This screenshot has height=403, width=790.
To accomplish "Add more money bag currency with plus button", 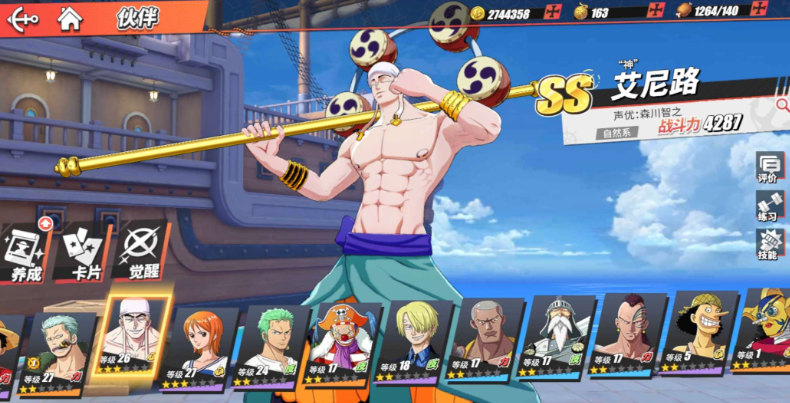I will click(x=655, y=12).
